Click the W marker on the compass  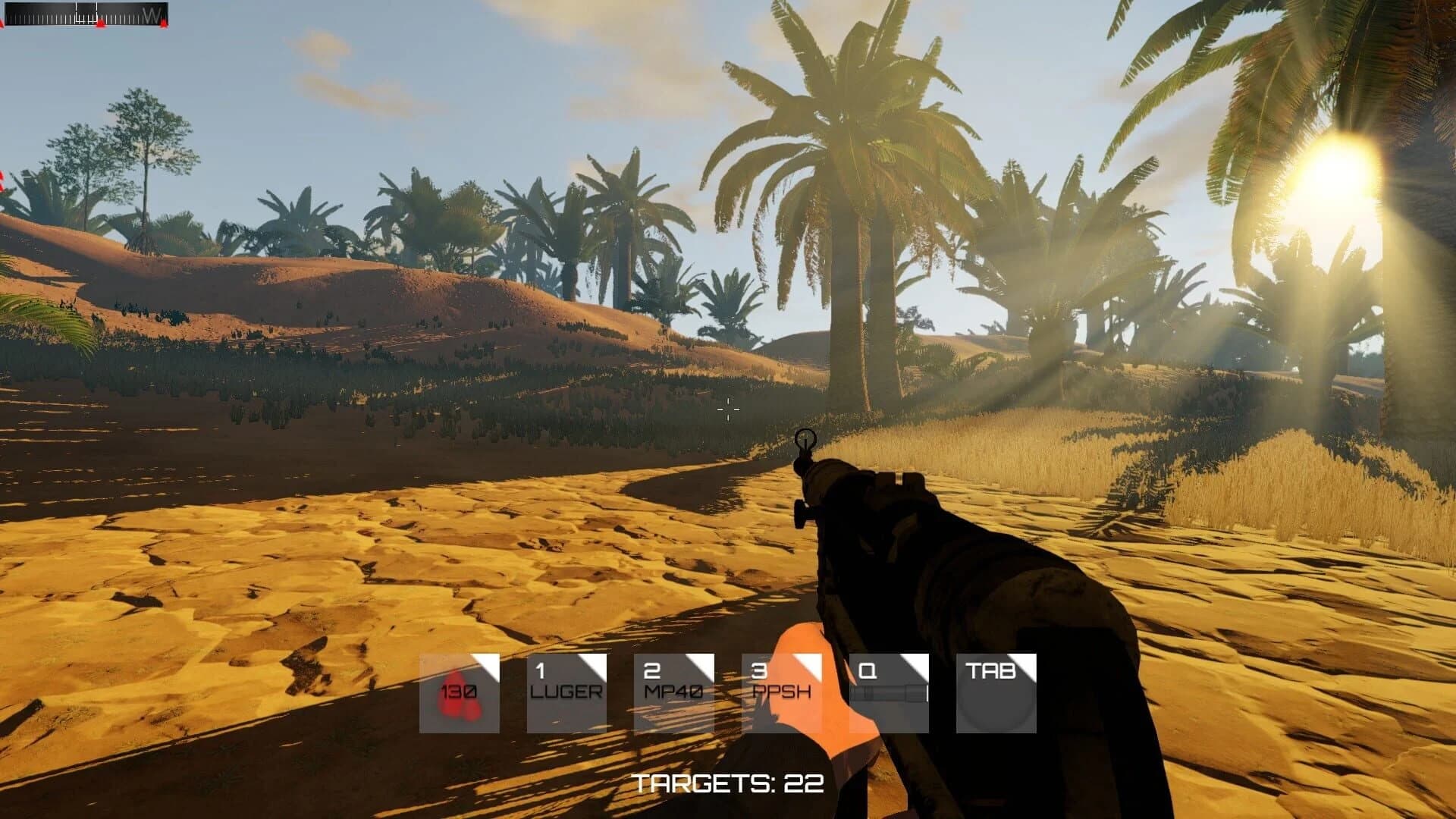pyautogui.click(x=152, y=13)
